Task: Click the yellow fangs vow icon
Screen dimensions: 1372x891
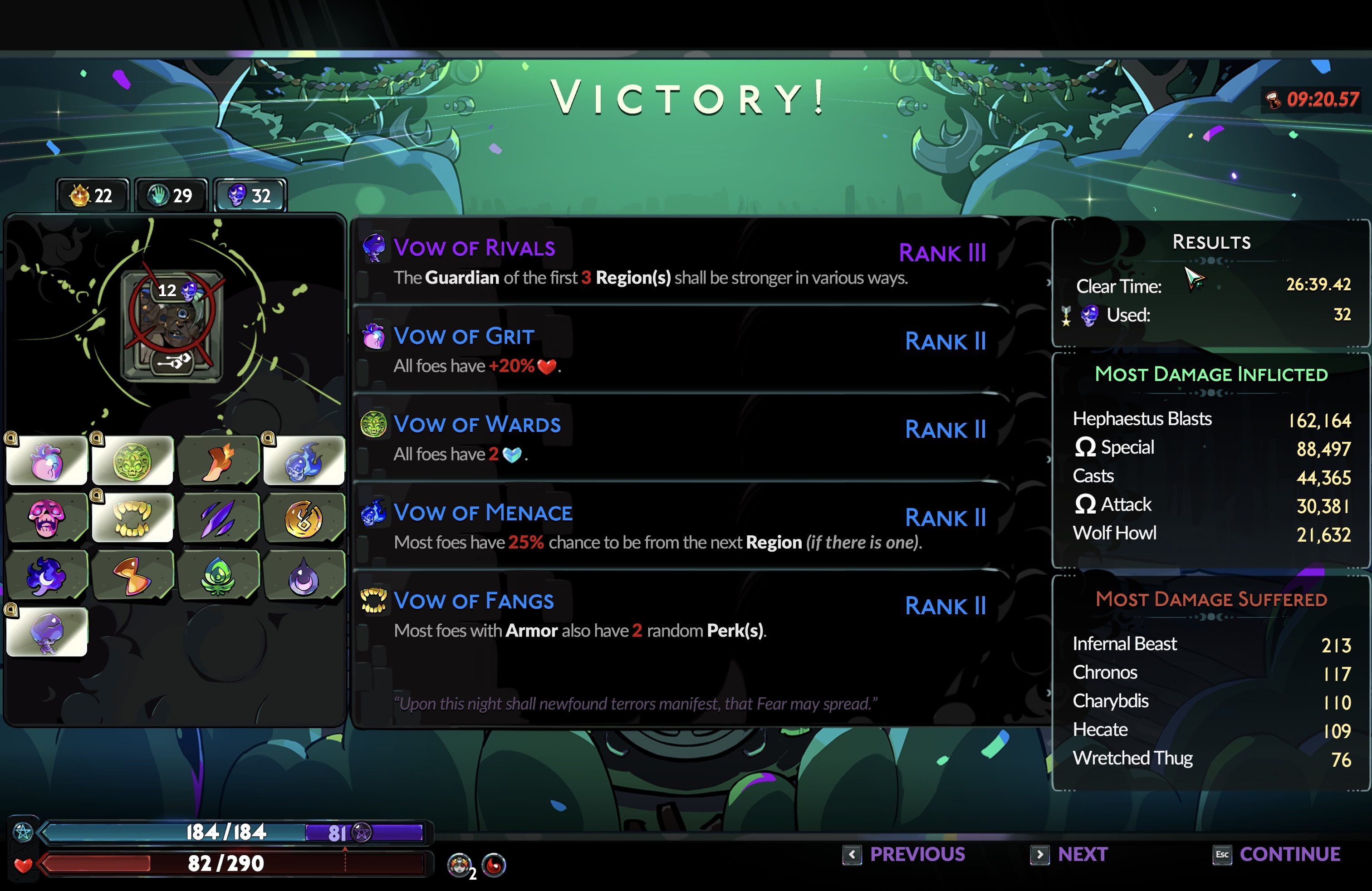Action: 132,518
